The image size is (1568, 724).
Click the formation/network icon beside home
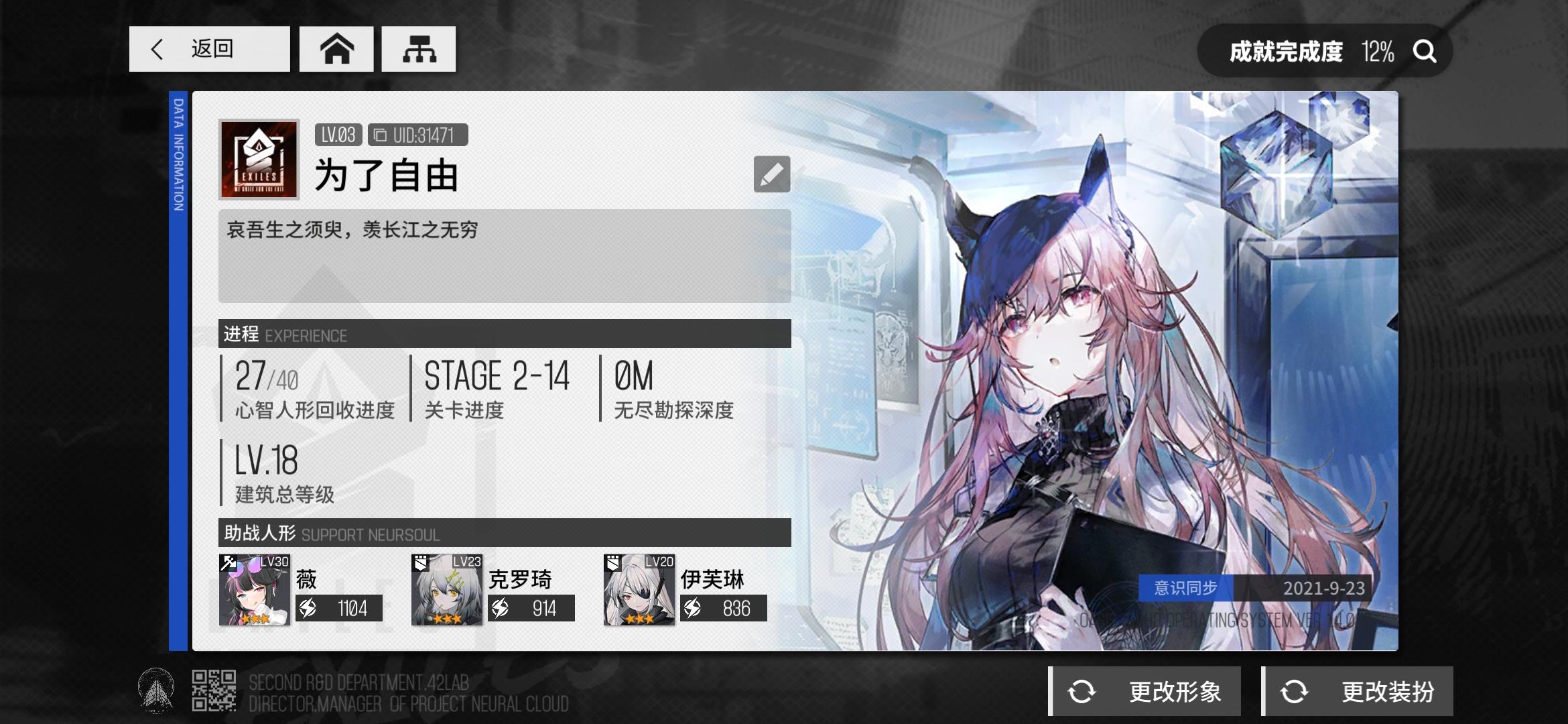[x=418, y=48]
